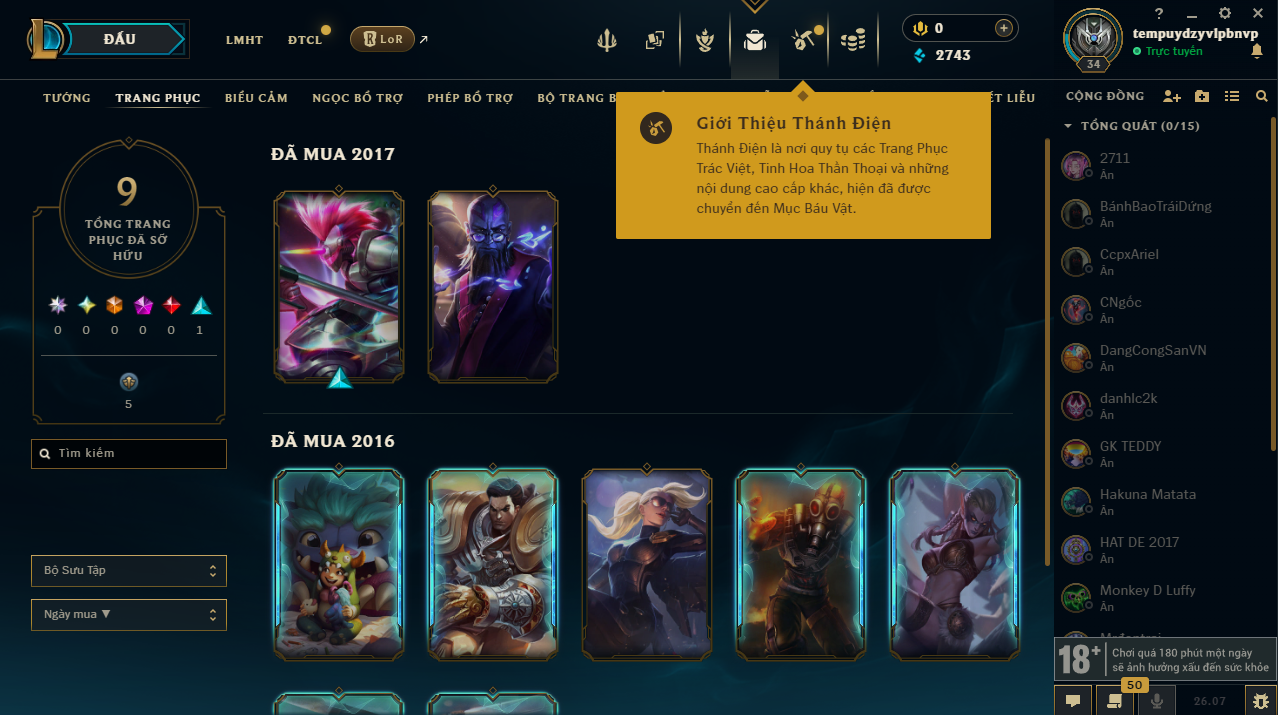
Task: Click the ĐẤU play button
Action: [119, 40]
